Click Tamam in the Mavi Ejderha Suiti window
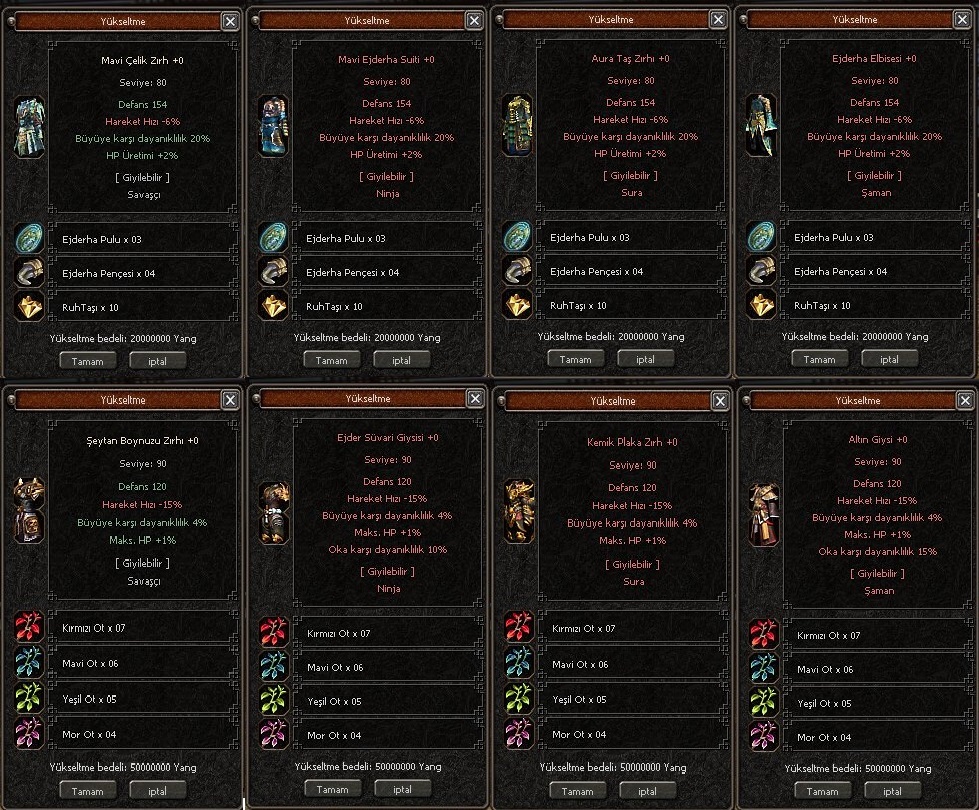The image size is (979, 810). click(332, 360)
